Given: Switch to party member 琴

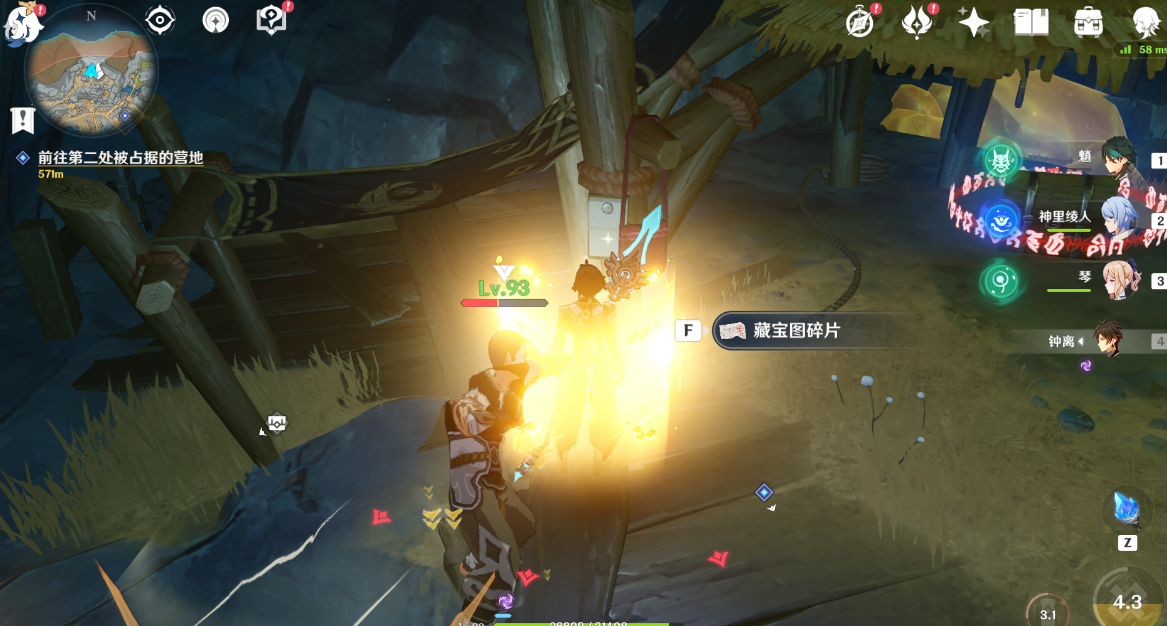Looking at the screenshot, I should [1118, 281].
